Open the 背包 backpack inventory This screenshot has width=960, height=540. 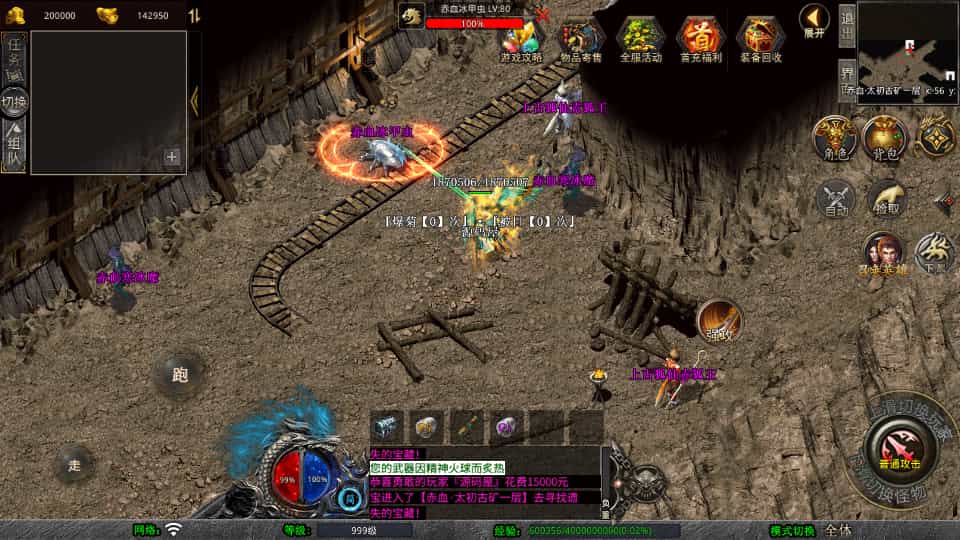tap(885, 138)
